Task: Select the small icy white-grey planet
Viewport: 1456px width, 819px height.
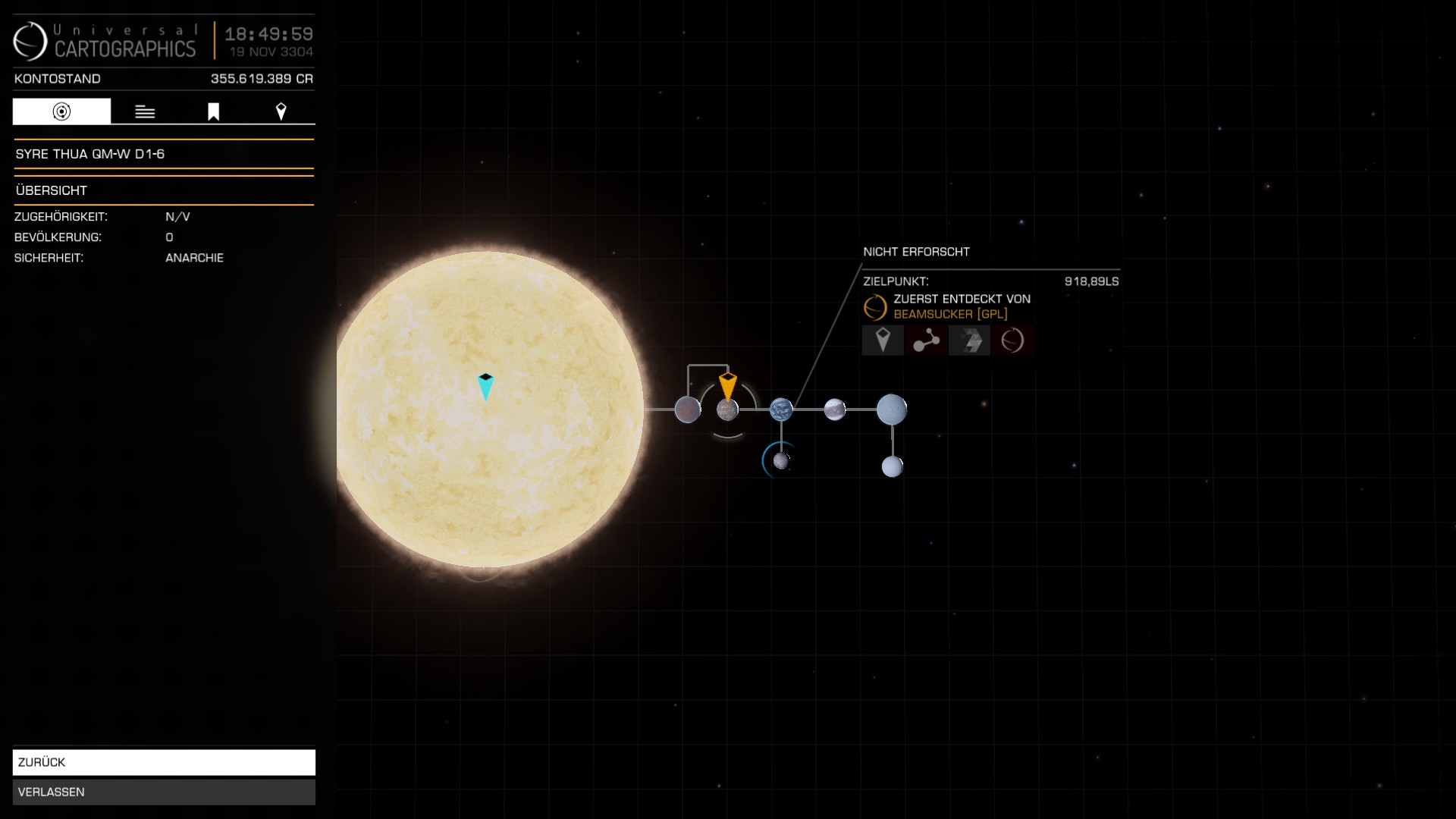Action: pyautogui.click(x=834, y=409)
